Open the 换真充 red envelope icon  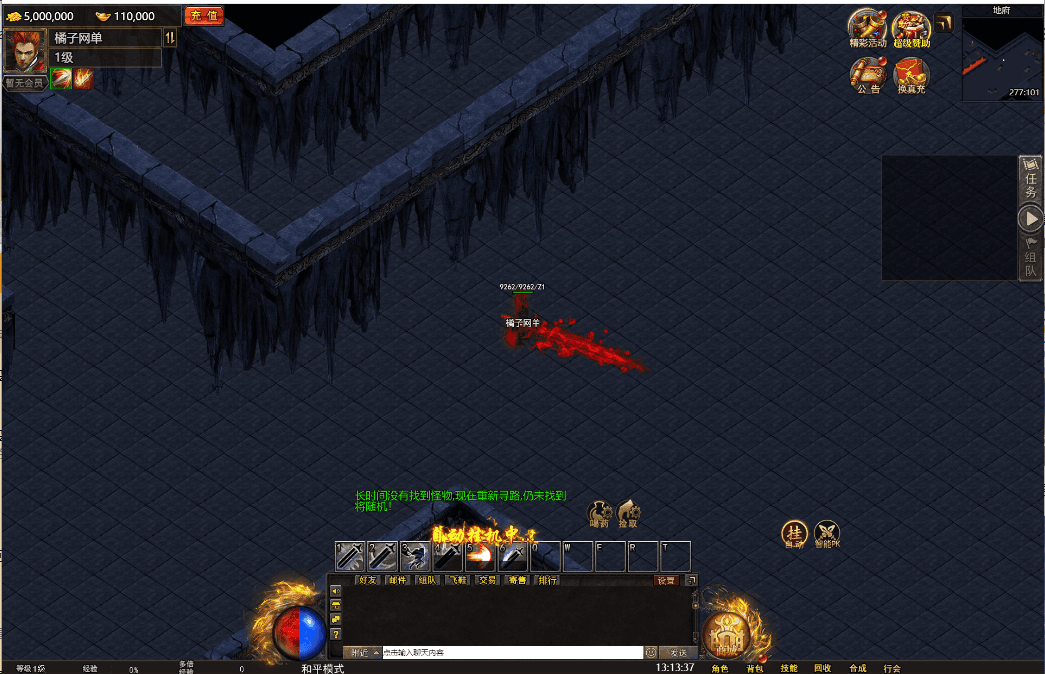[911, 74]
